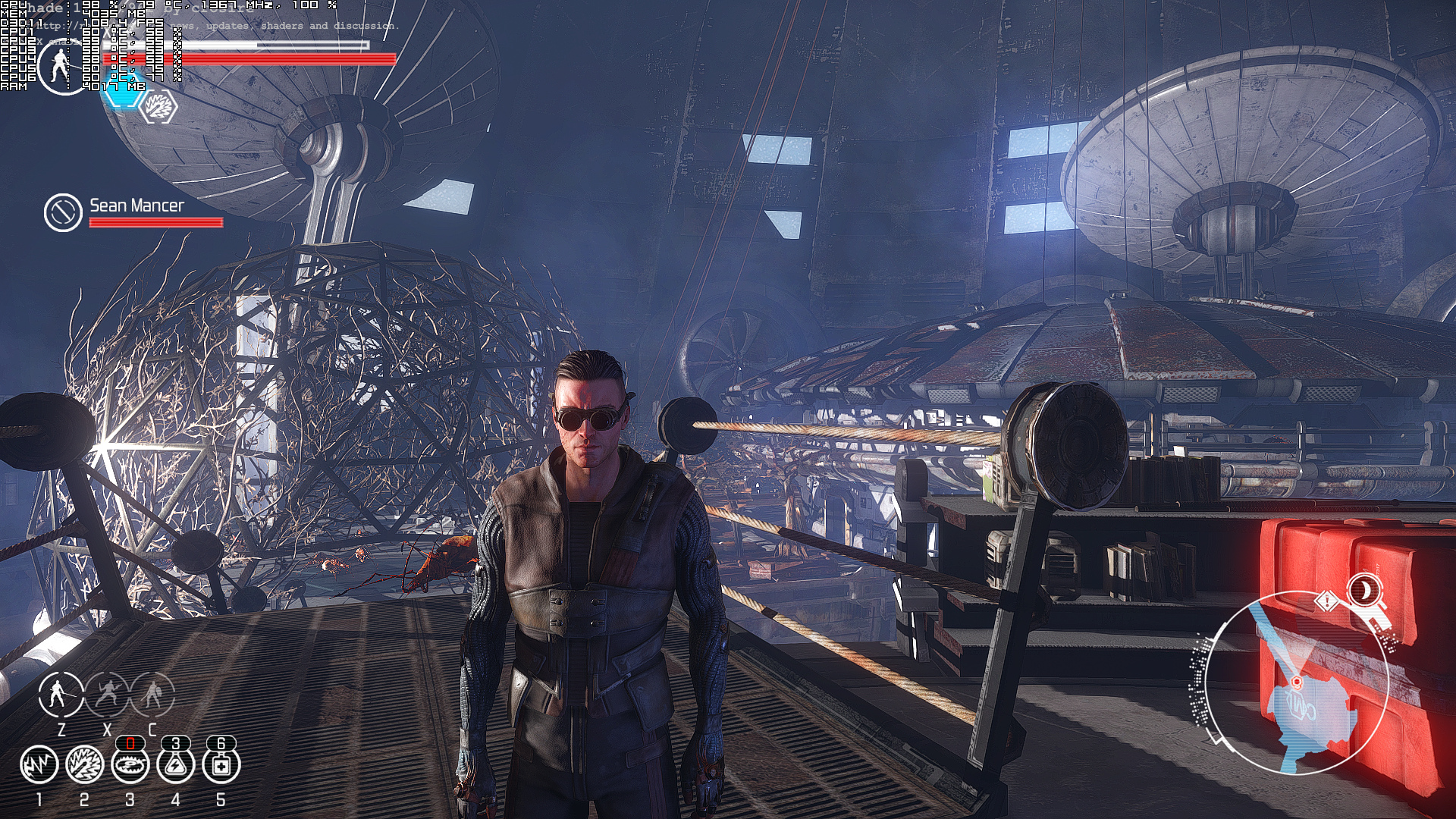Screen dimensions: 1456x819
Task: Click the white hexagon electric buff icon
Action: coord(160,106)
